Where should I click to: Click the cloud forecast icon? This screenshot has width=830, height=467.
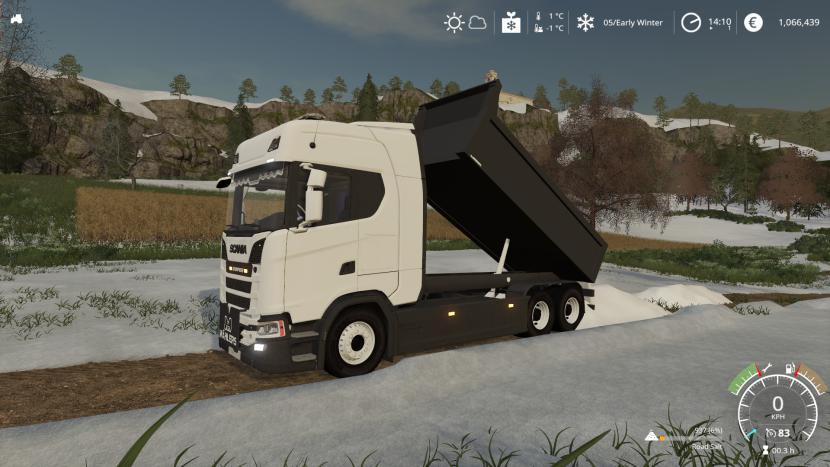[x=477, y=22]
